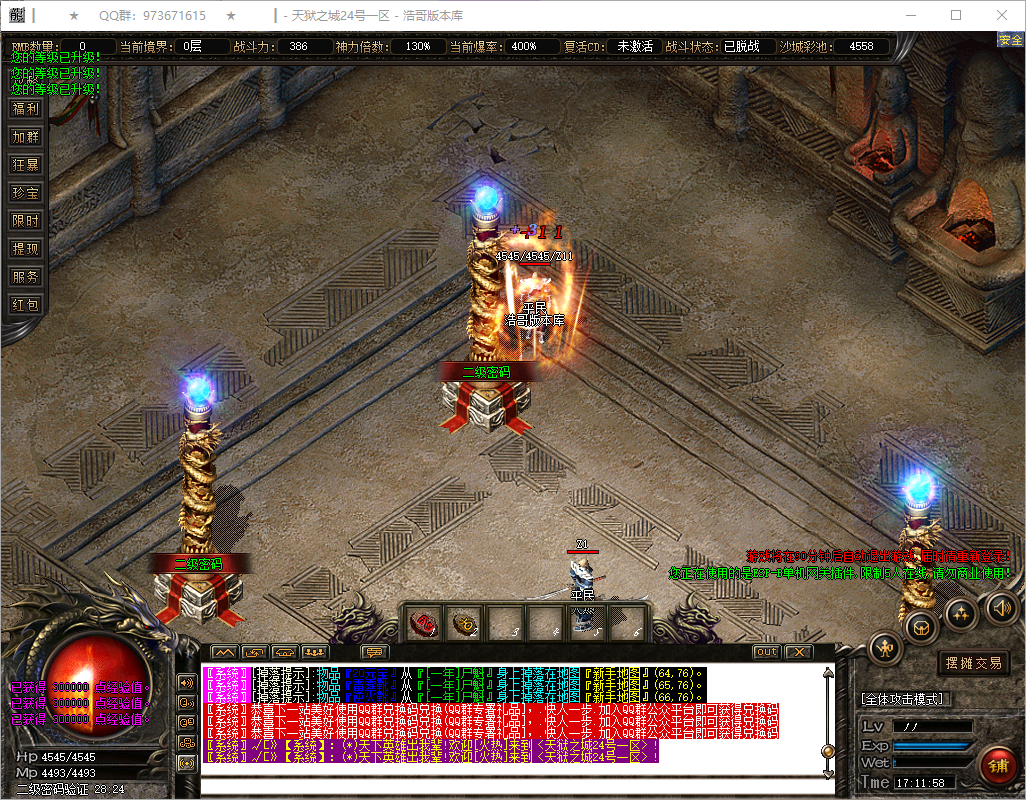Click the chat input field

(x=515, y=787)
